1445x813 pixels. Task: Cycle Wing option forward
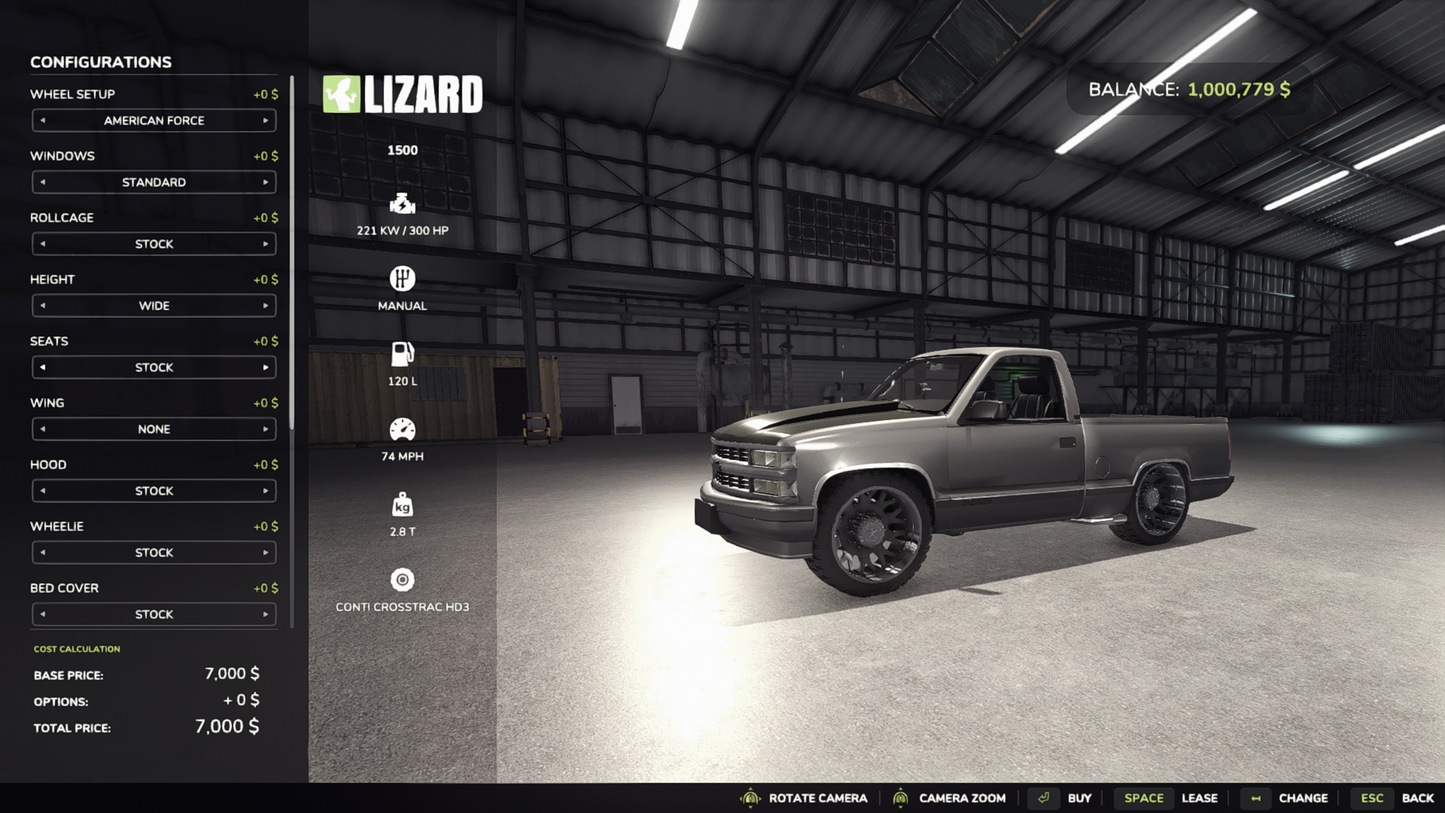pyautogui.click(x=265, y=430)
